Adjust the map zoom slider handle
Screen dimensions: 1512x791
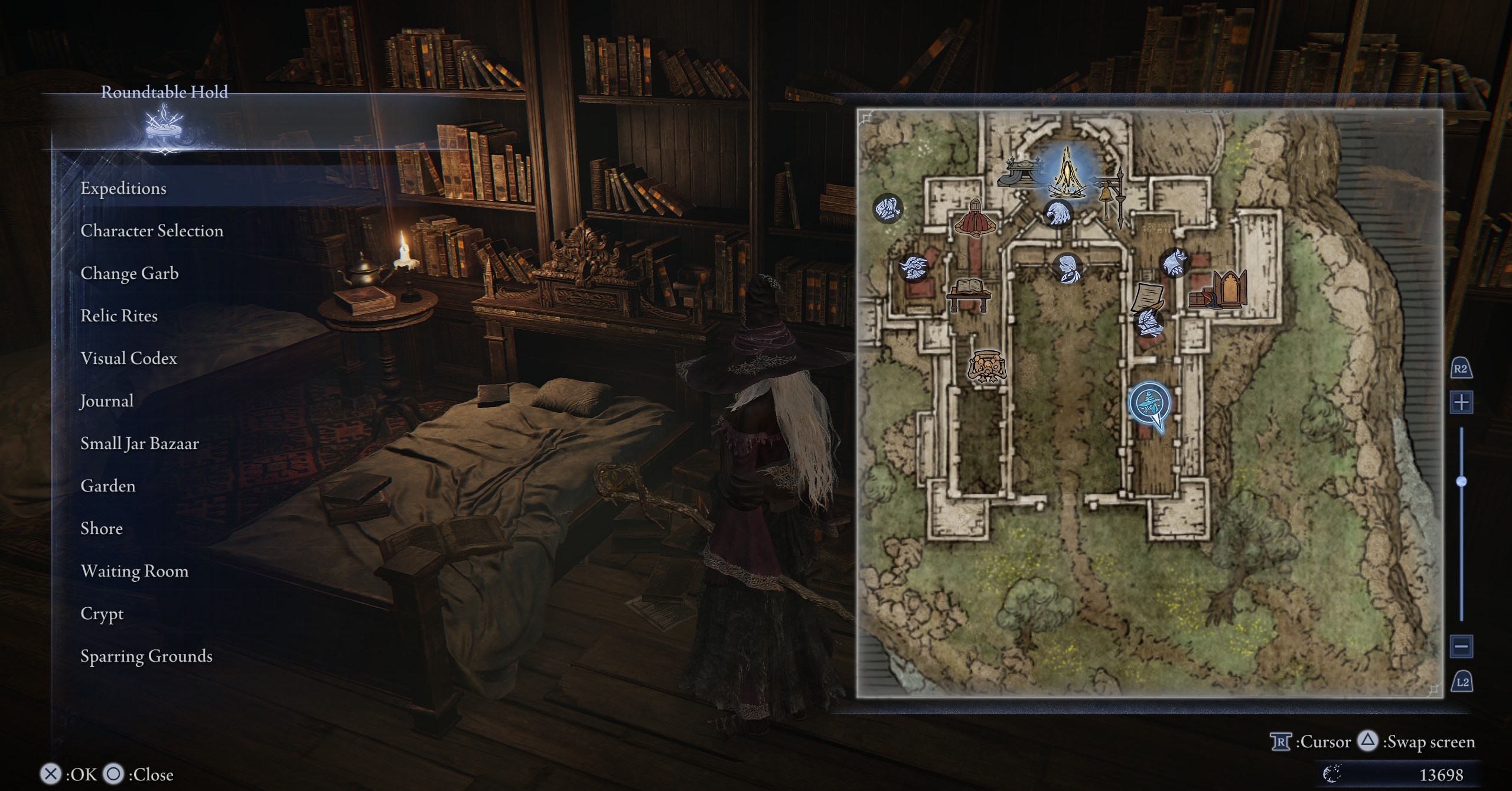coord(1462,481)
